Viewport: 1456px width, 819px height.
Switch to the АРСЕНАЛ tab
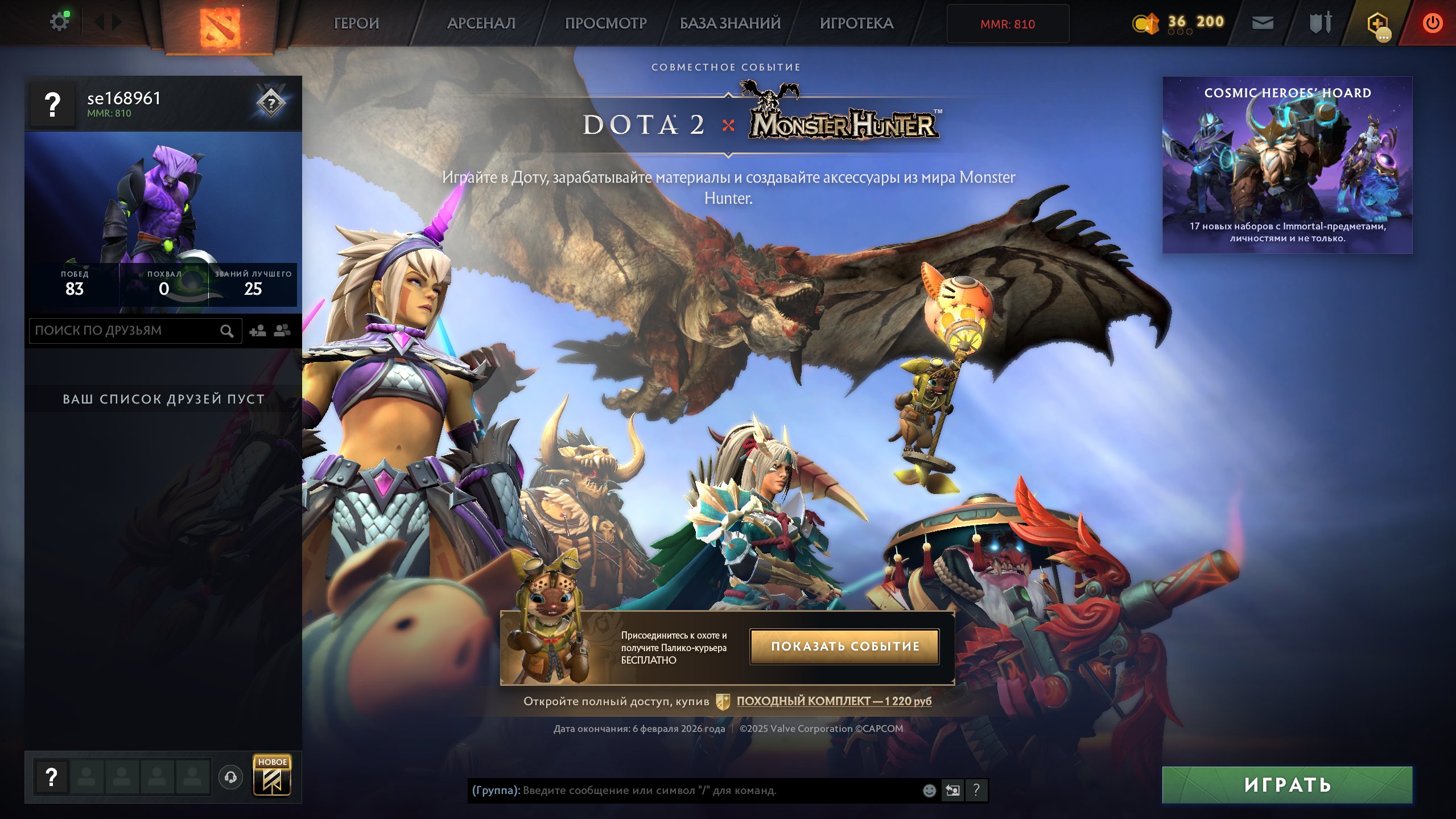[x=481, y=23]
